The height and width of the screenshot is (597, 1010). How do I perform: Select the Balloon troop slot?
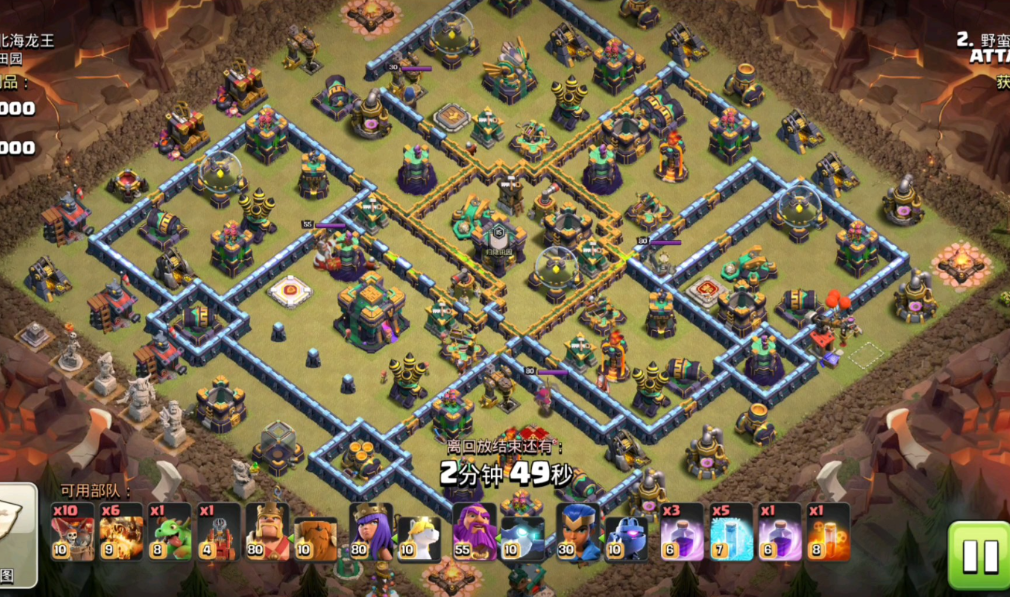click(73, 531)
